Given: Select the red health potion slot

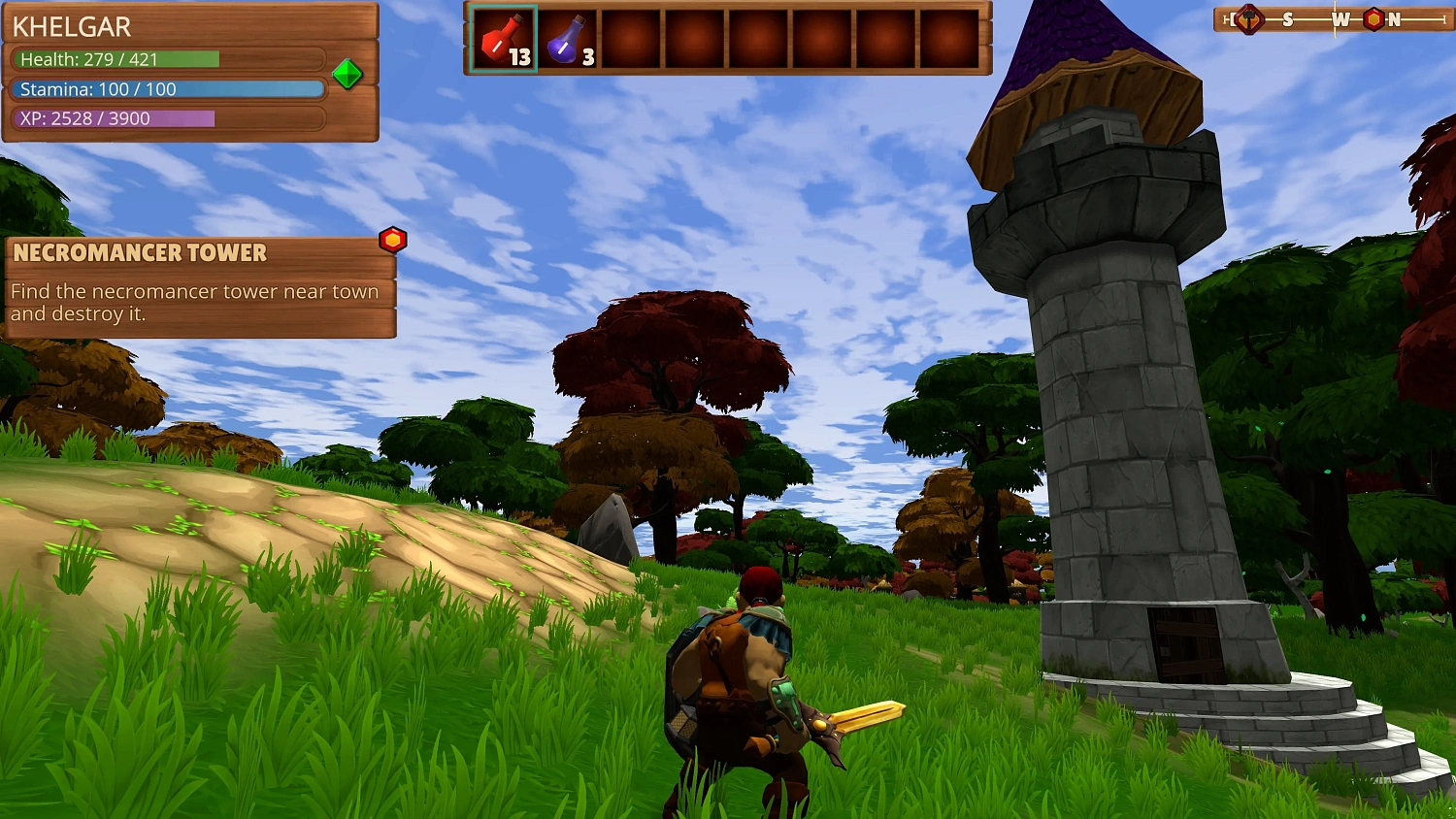Looking at the screenshot, I should (503, 40).
